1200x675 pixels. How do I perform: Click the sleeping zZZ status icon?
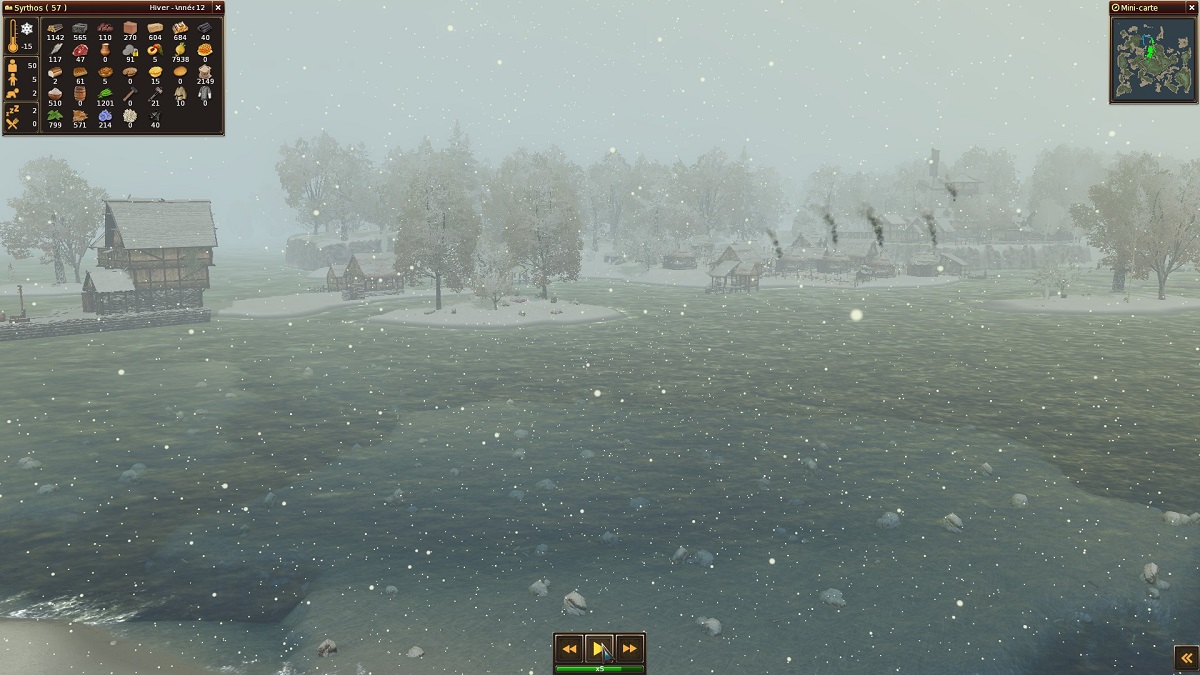point(13,109)
